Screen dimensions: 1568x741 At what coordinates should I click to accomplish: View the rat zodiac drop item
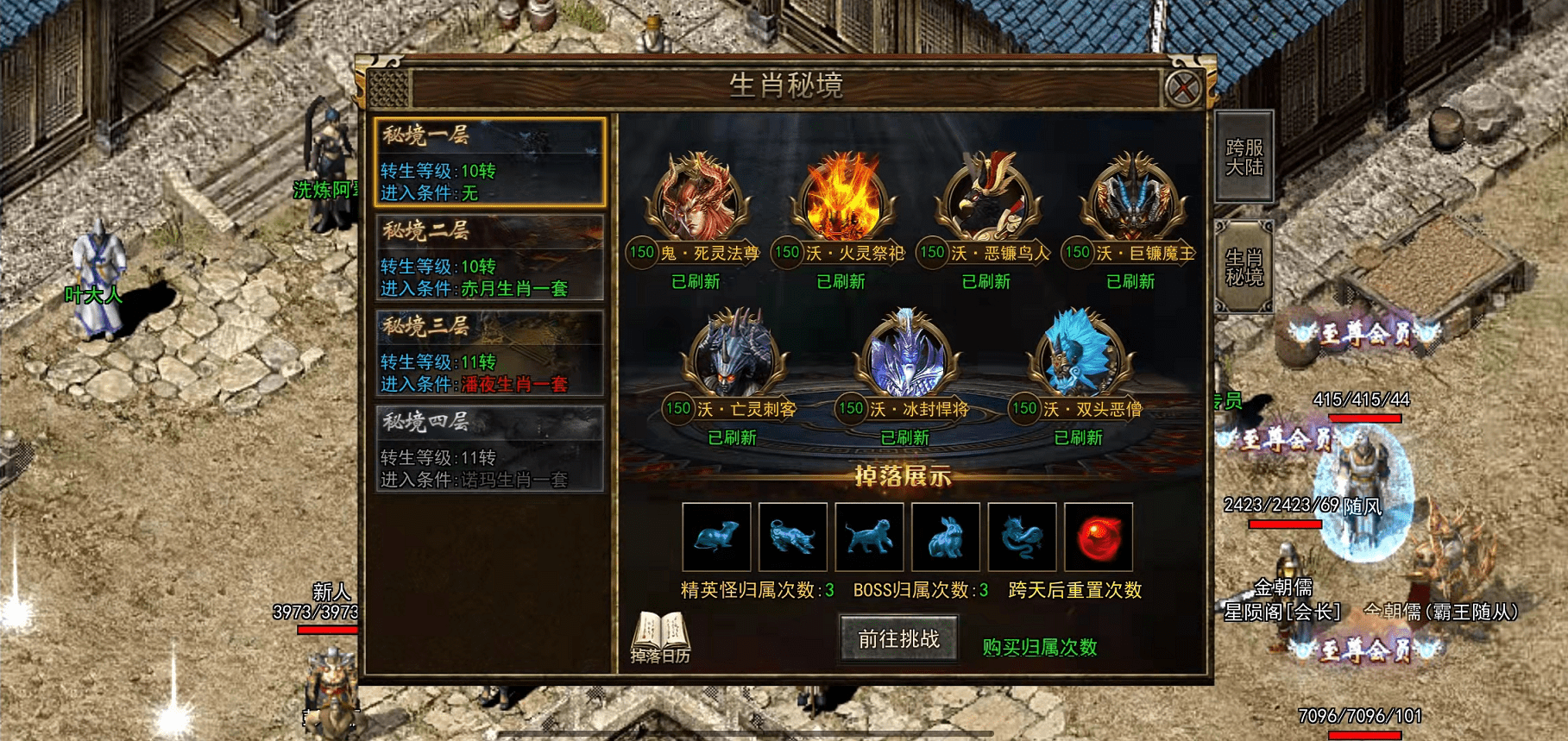tap(716, 537)
